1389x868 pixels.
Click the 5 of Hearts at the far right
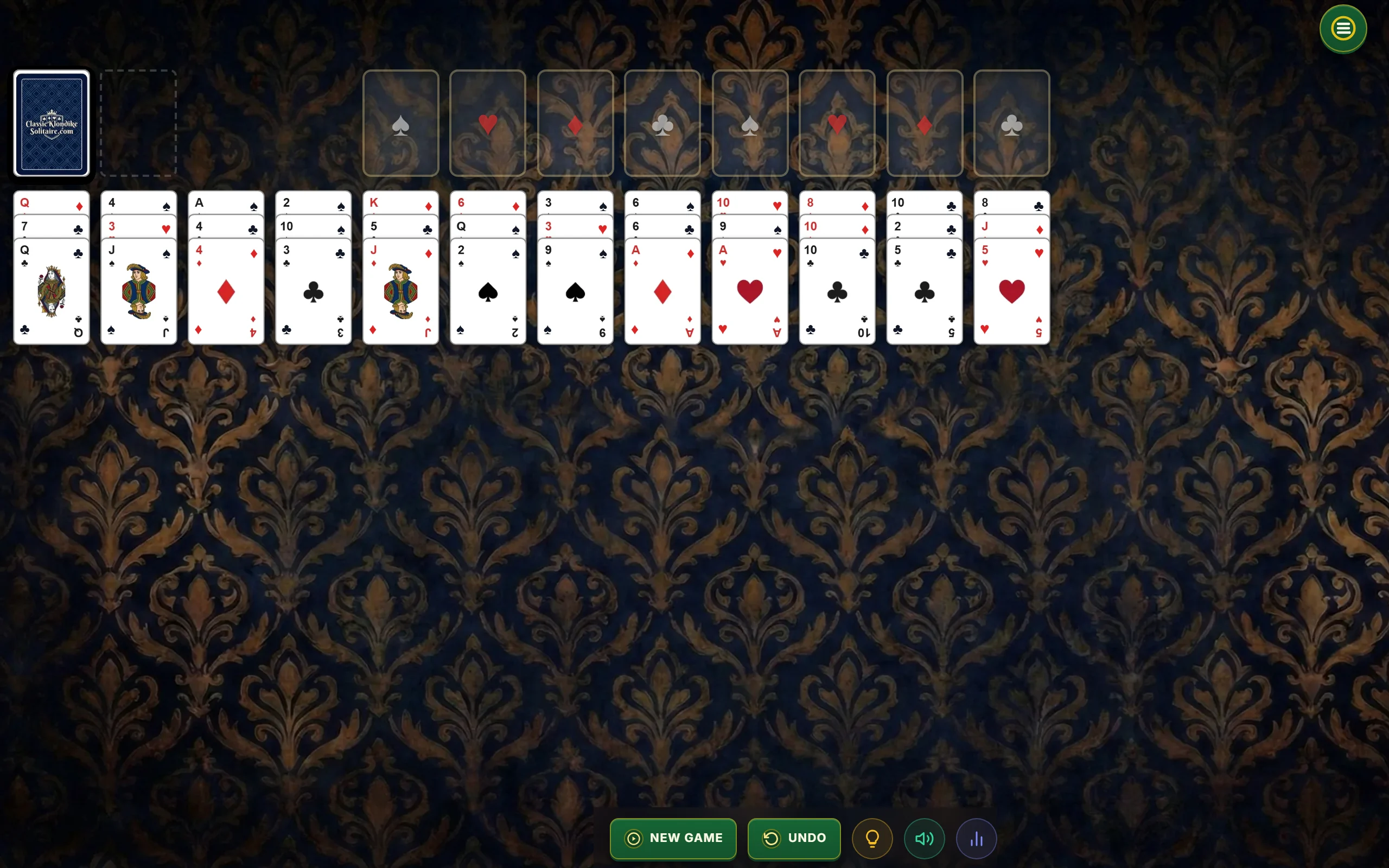[1011, 293]
